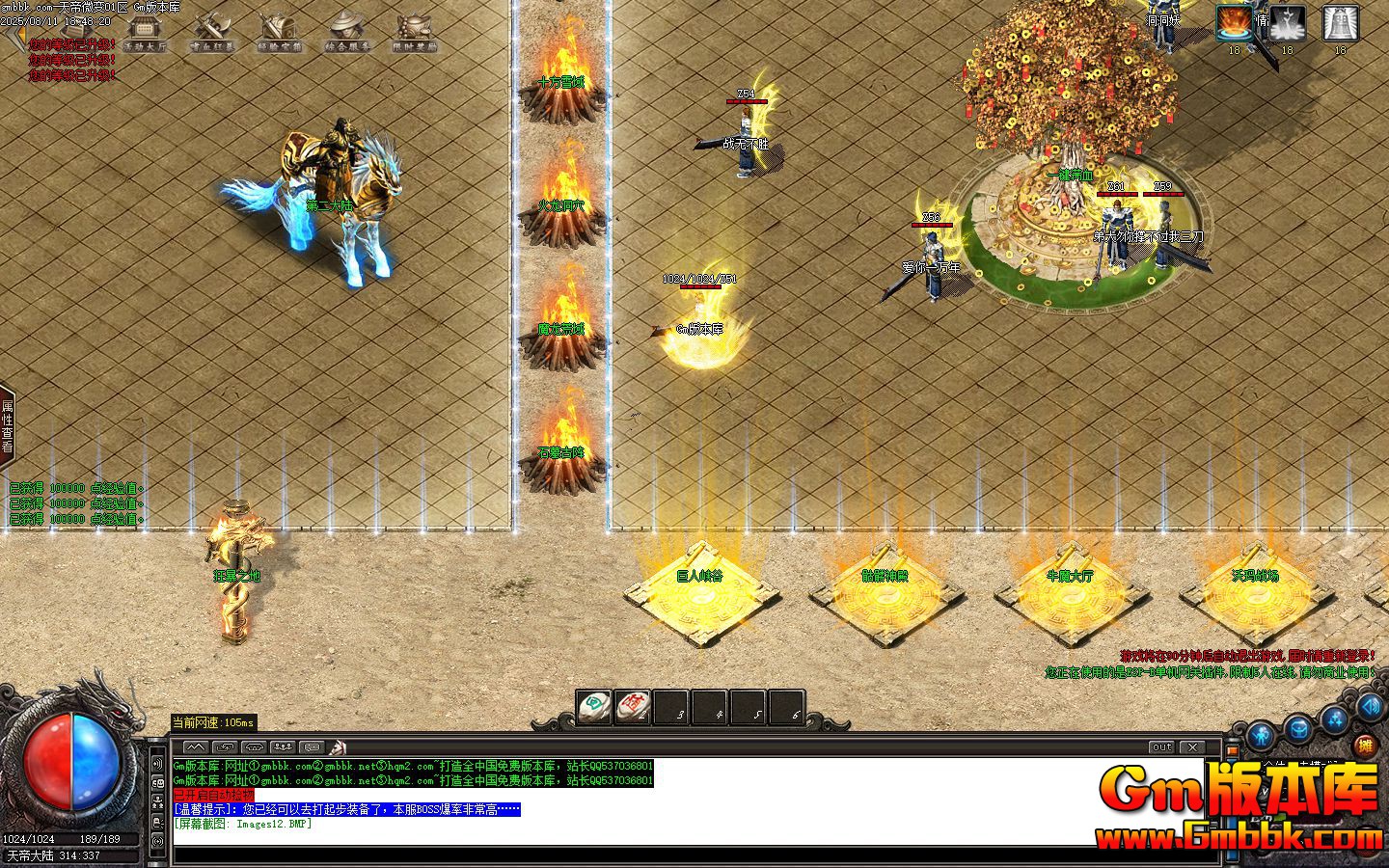Collapse chat with the double-arrow button
The image size is (1389, 868).
(x=198, y=746)
